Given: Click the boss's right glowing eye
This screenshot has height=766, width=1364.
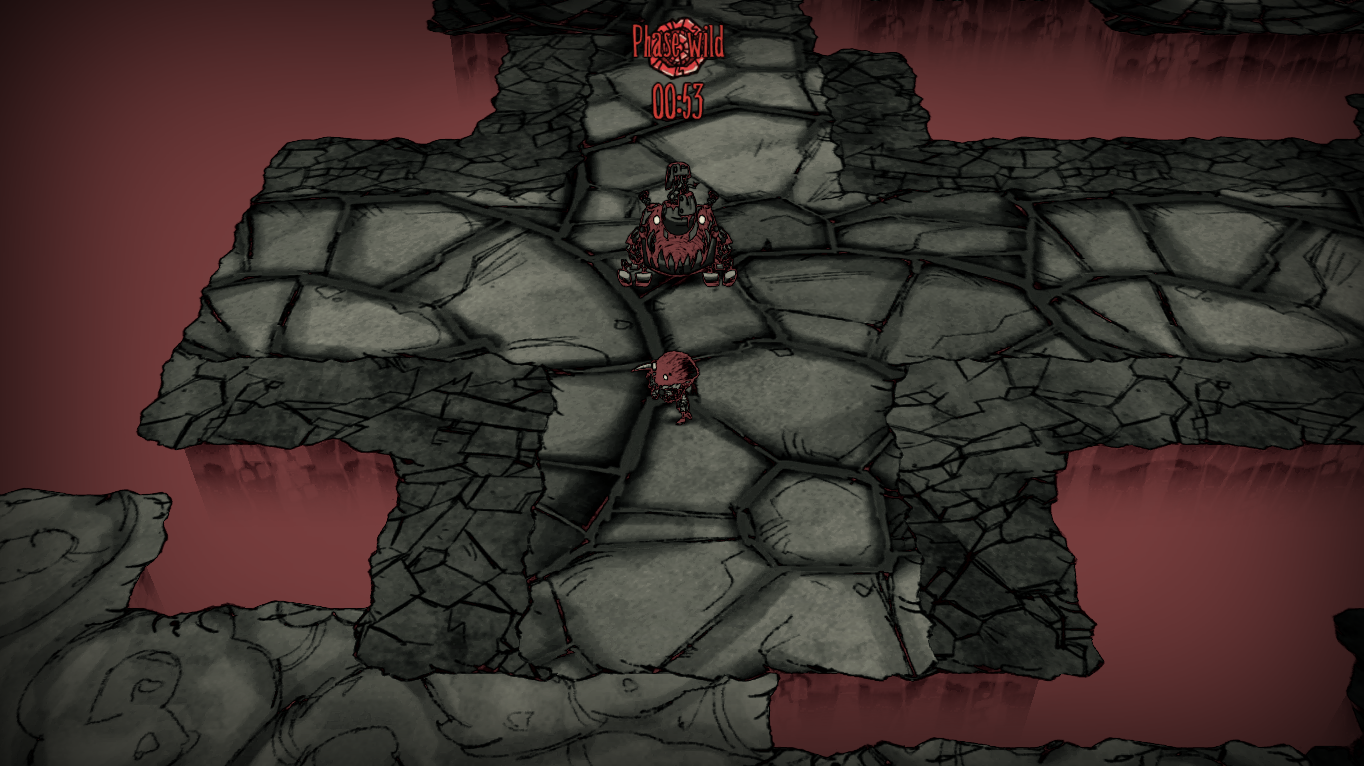Looking at the screenshot, I should coord(701,219).
